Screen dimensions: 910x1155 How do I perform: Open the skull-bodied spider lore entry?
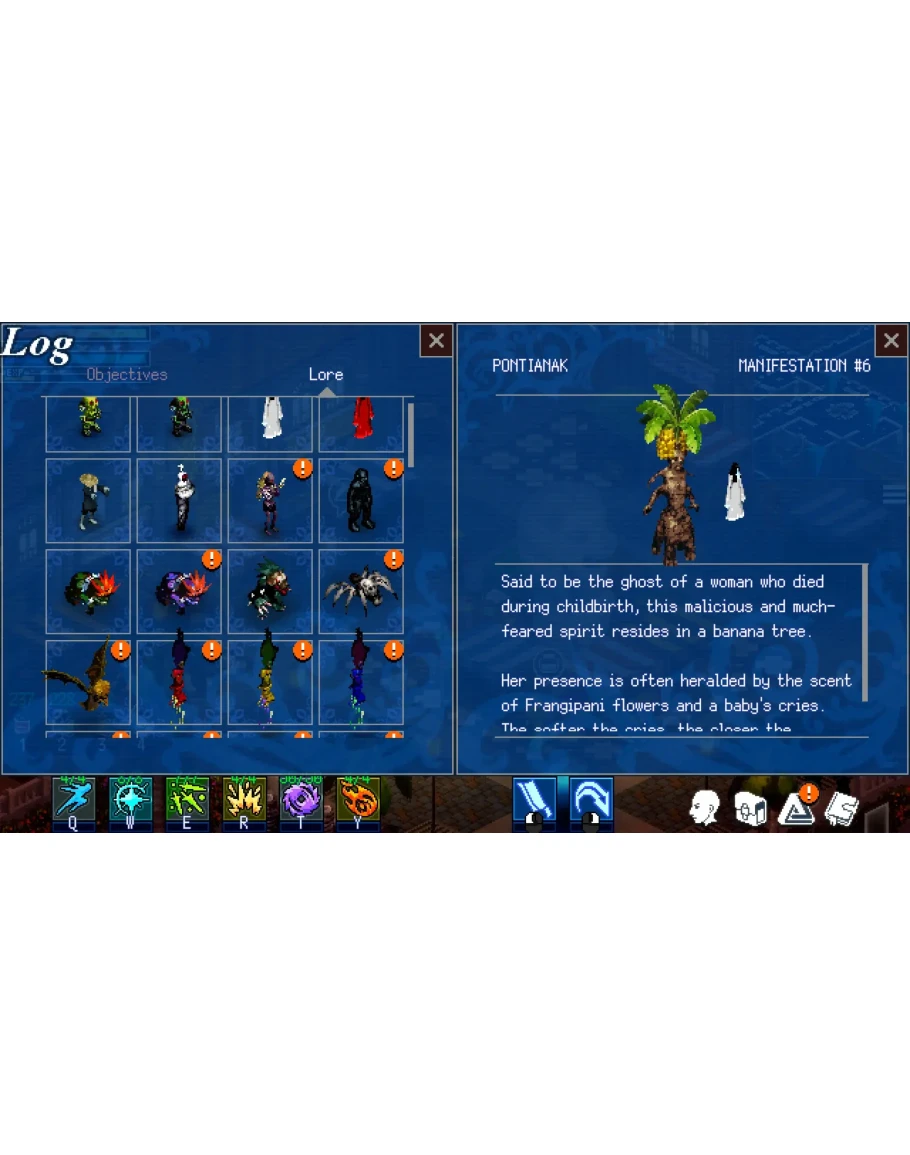tap(361, 591)
